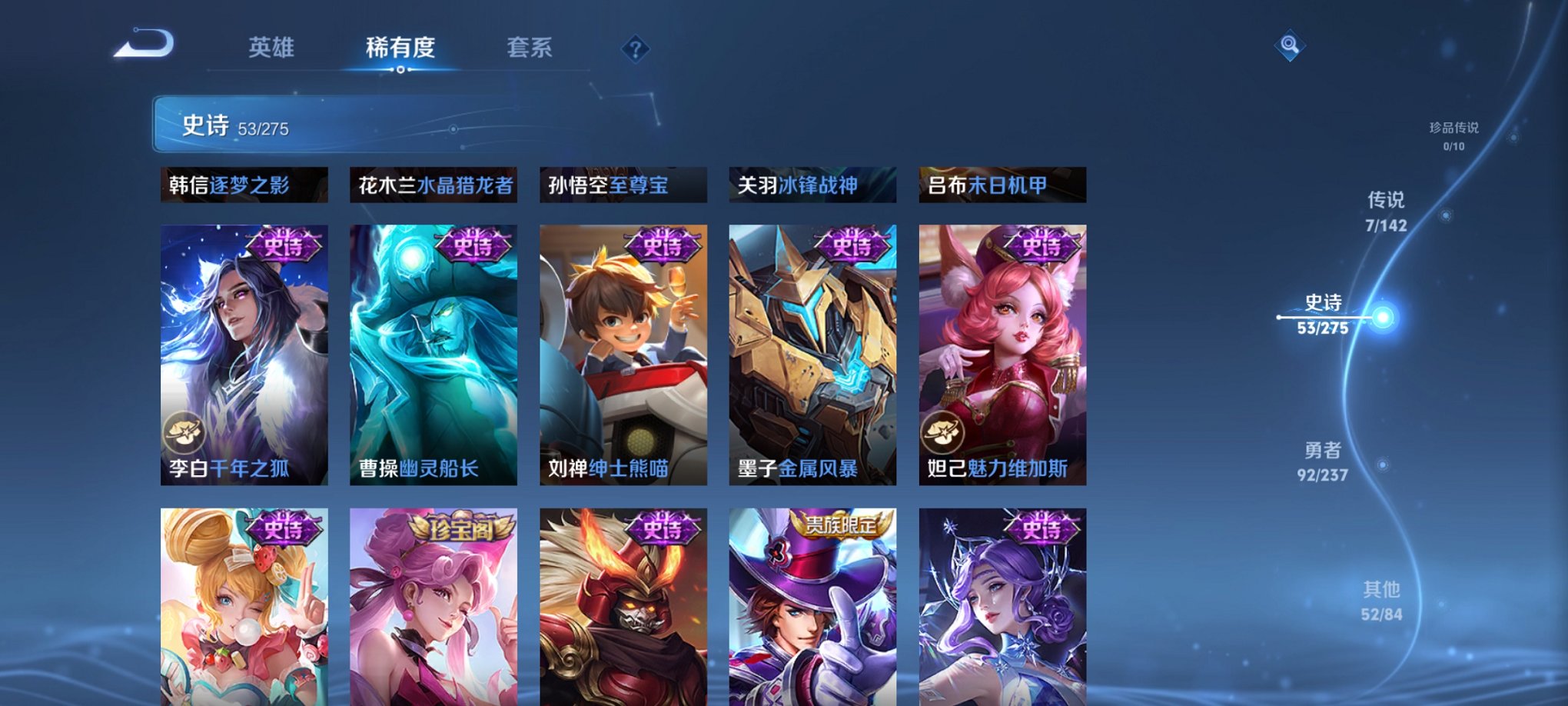Switch to the 英雄 tab
Image resolution: width=1568 pixels, height=706 pixels.
pyautogui.click(x=274, y=46)
